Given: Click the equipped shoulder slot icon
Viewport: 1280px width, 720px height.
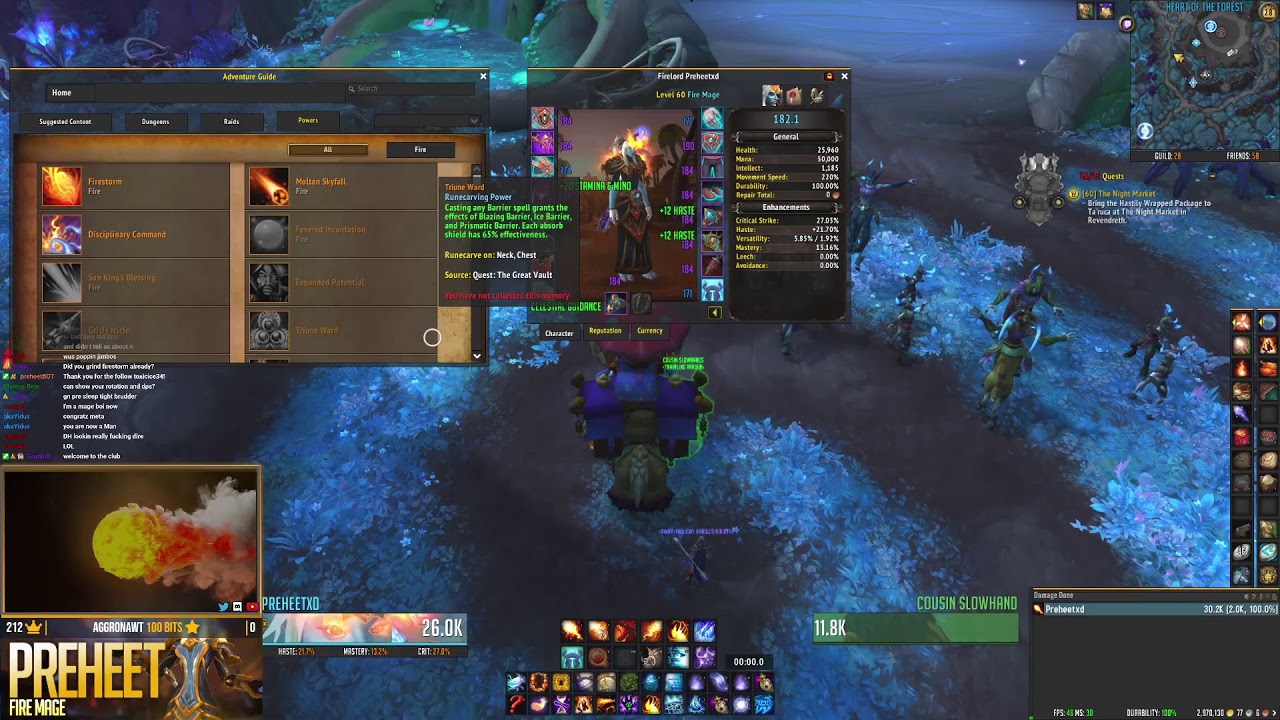Looking at the screenshot, I should point(543,165).
